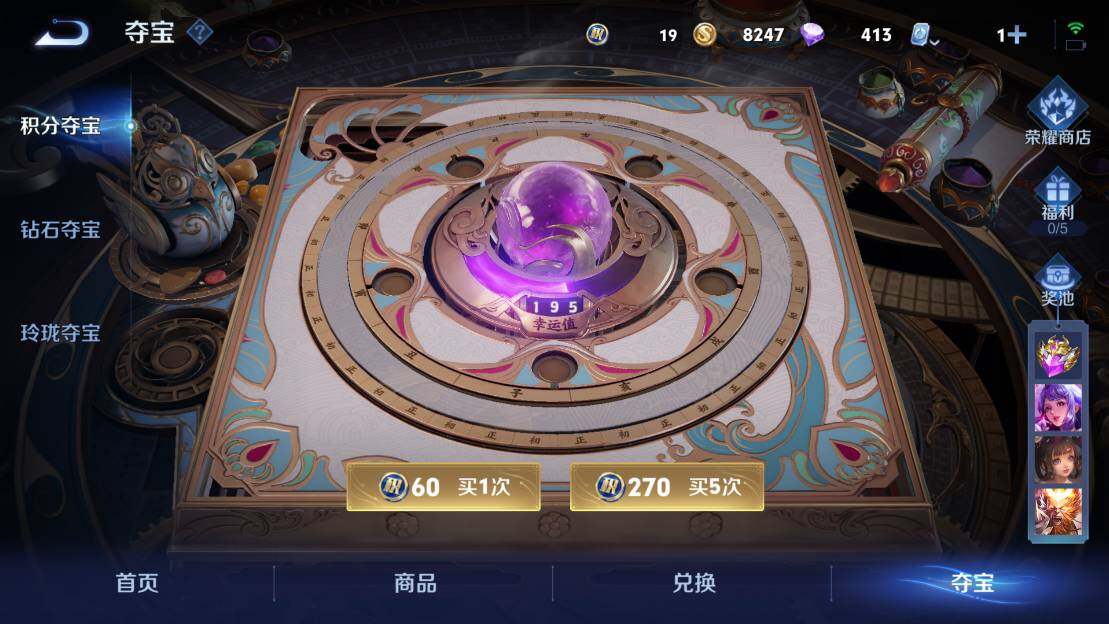Switch to the 玲珑夺宝 tab
The width and height of the screenshot is (1109, 624).
point(61,333)
